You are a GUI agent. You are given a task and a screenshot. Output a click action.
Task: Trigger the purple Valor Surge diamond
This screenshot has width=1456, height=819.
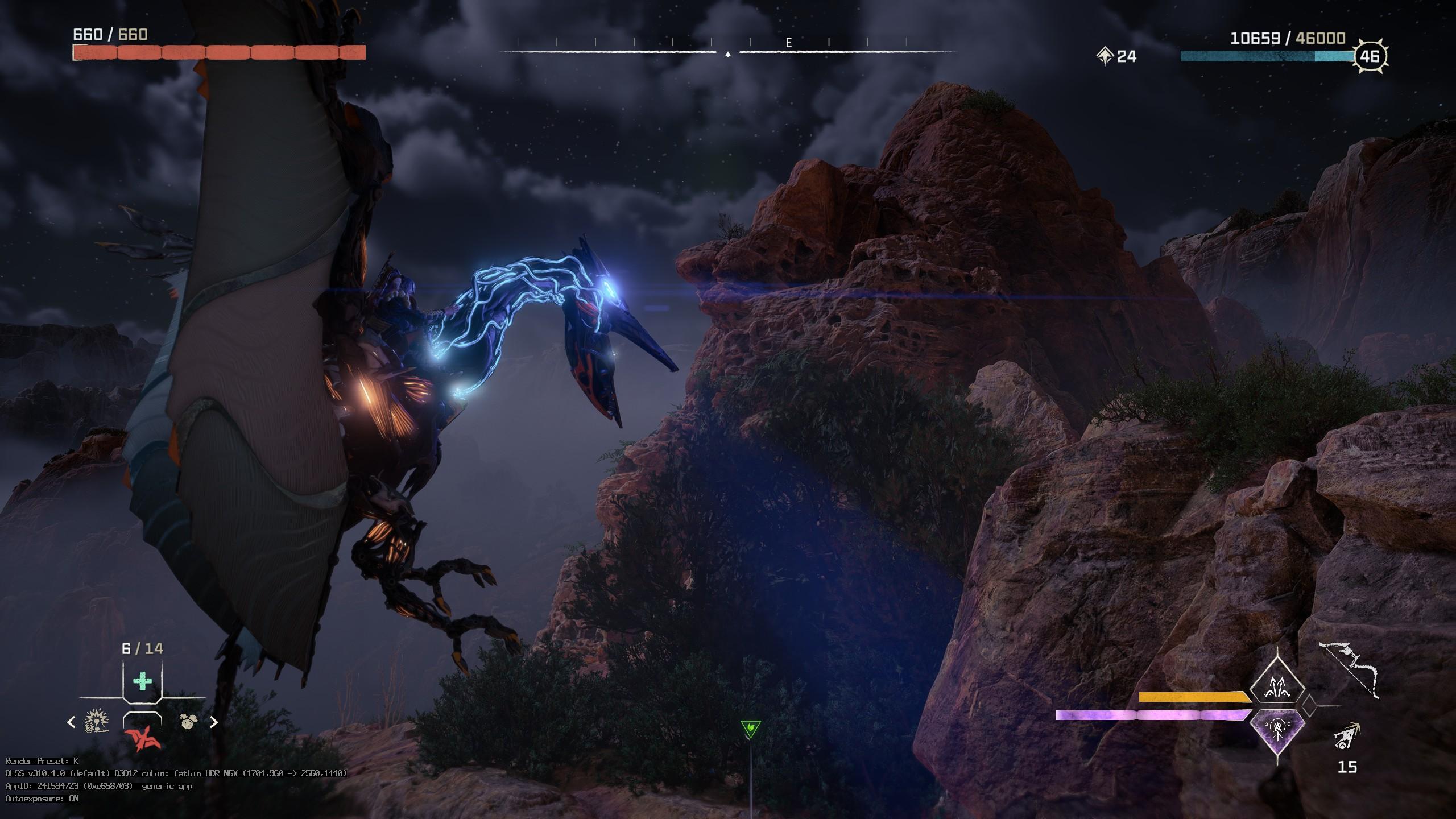pos(1277,730)
